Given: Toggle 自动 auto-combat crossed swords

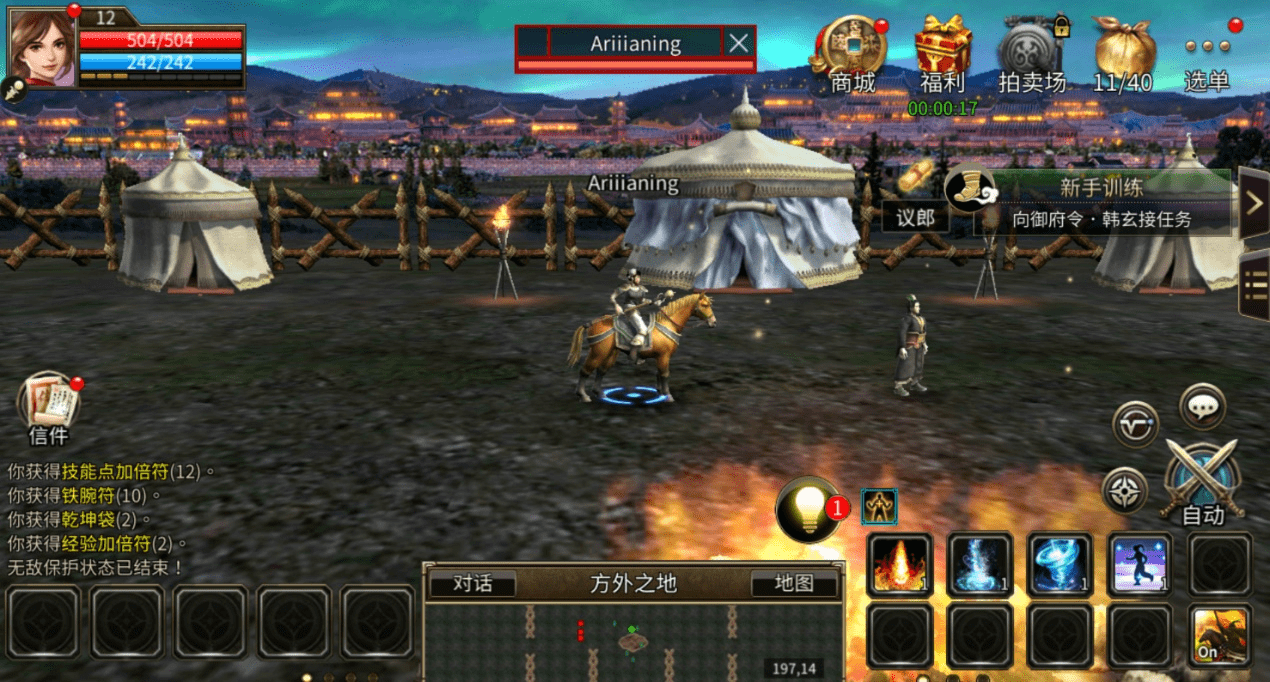Looking at the screenshot, I should 1202,482.
